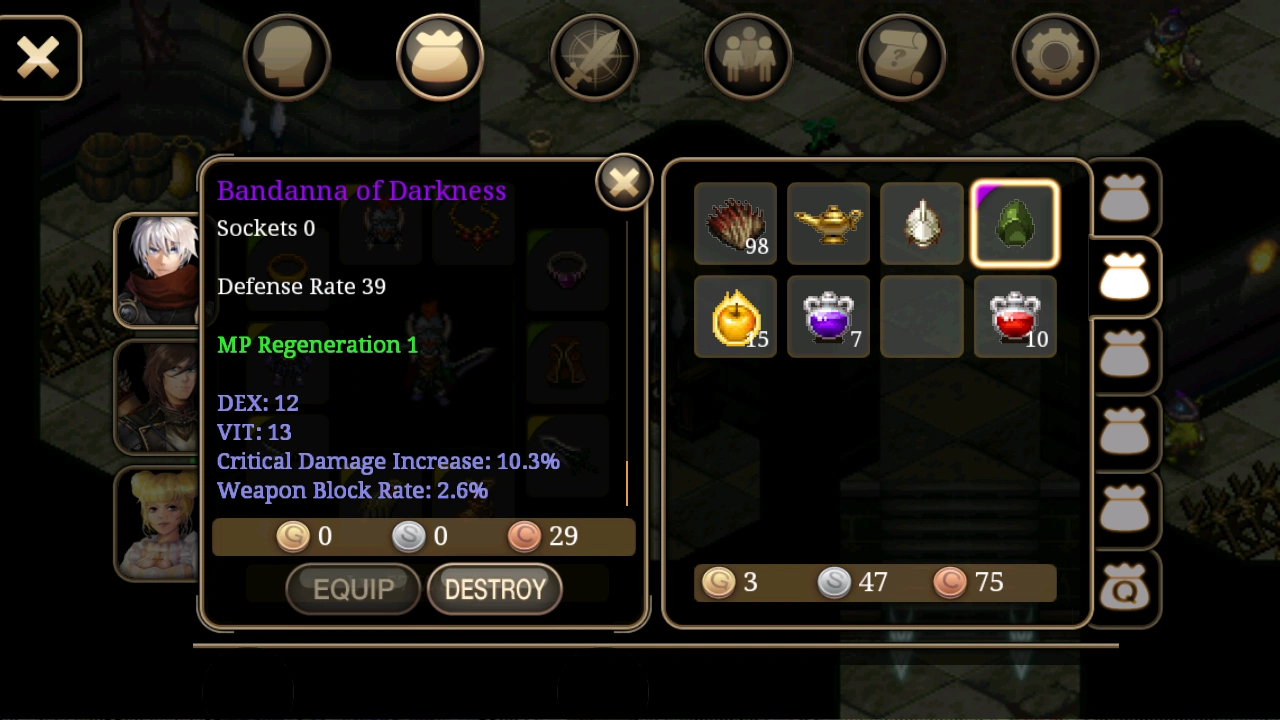Open the settings gear icon
This screenshot has width=1280, height=720.
[1055, 57]
